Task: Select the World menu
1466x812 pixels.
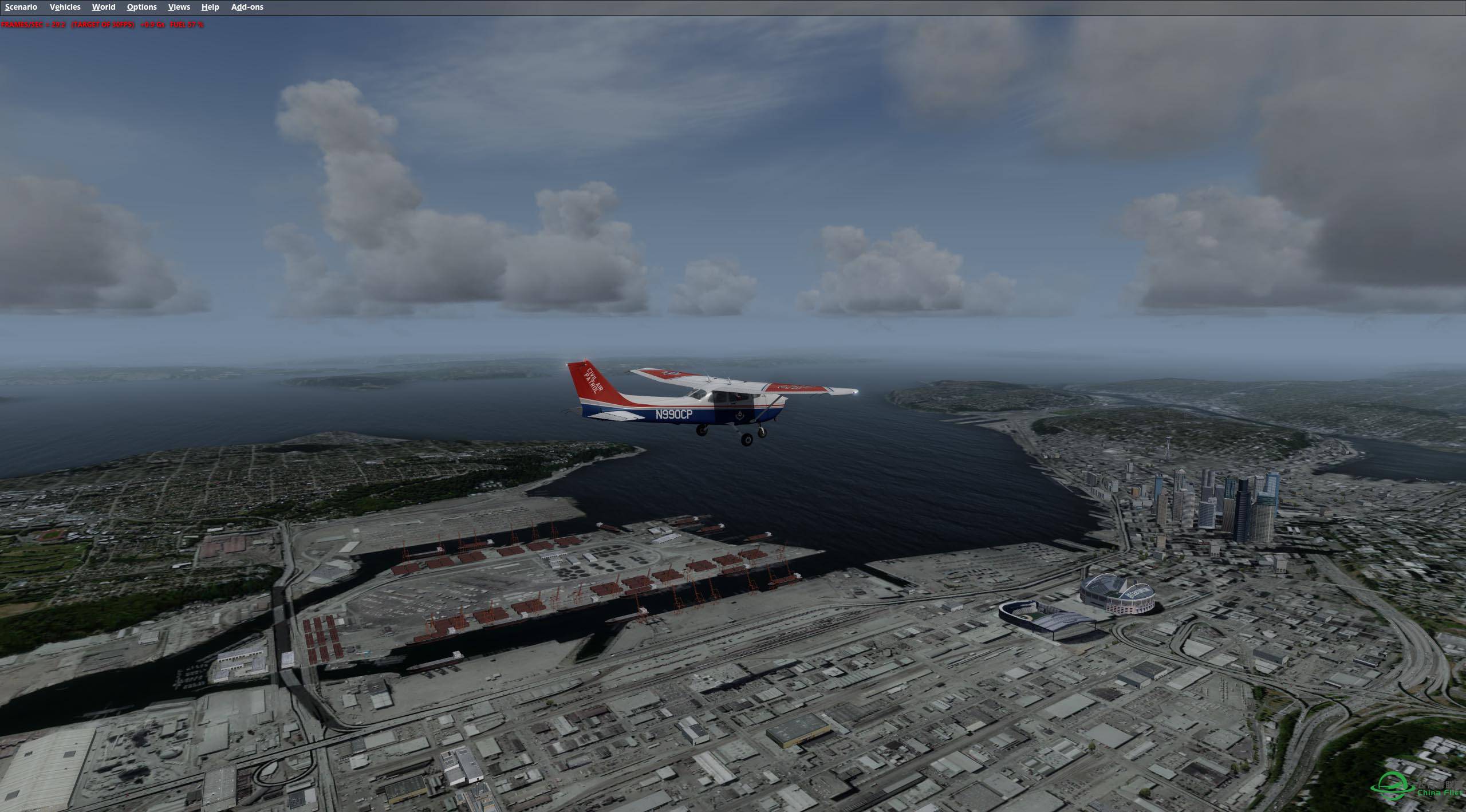Action: pos(104,7)
